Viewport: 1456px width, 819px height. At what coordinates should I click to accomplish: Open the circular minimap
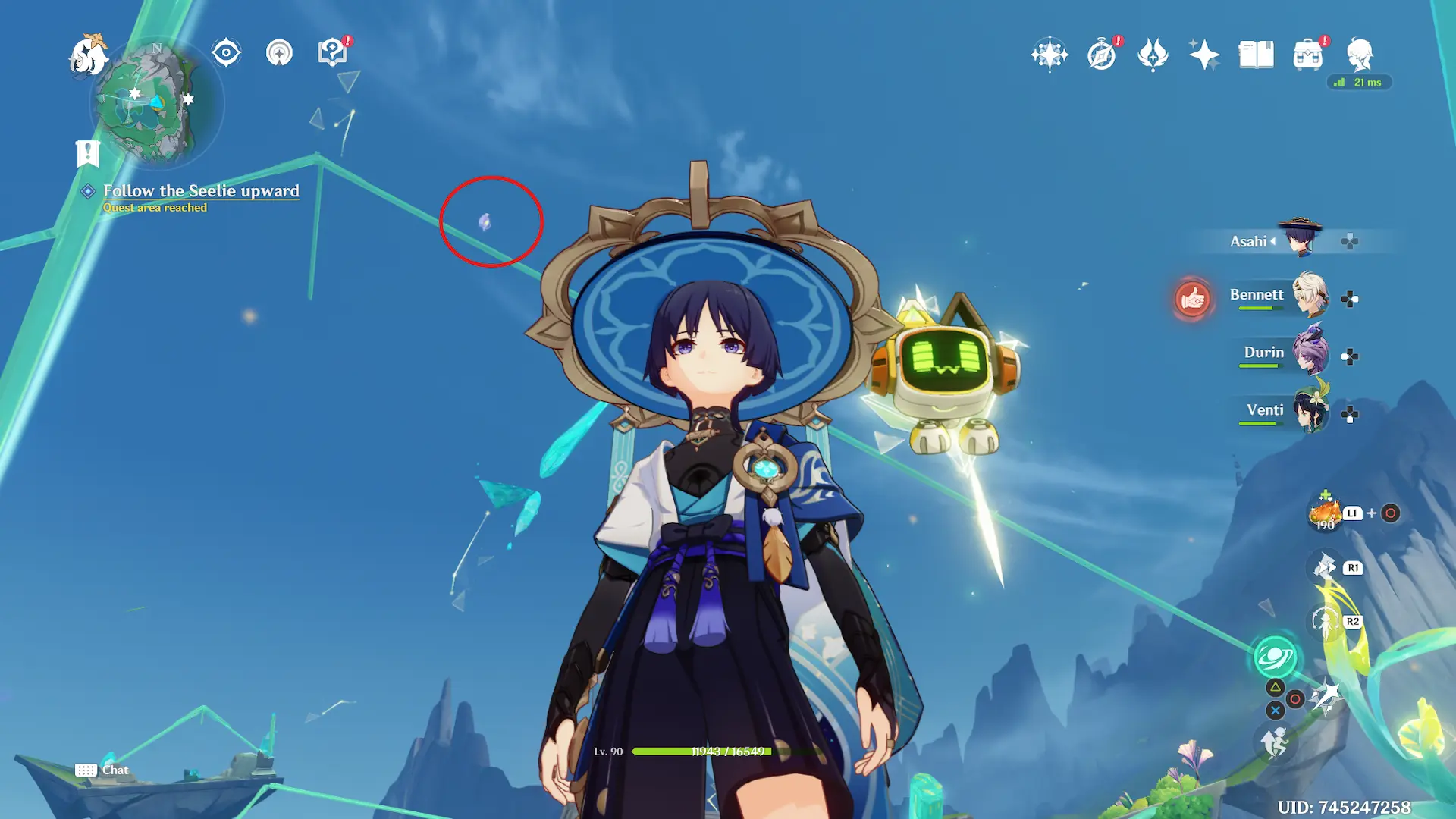click(x=156, y=103)
